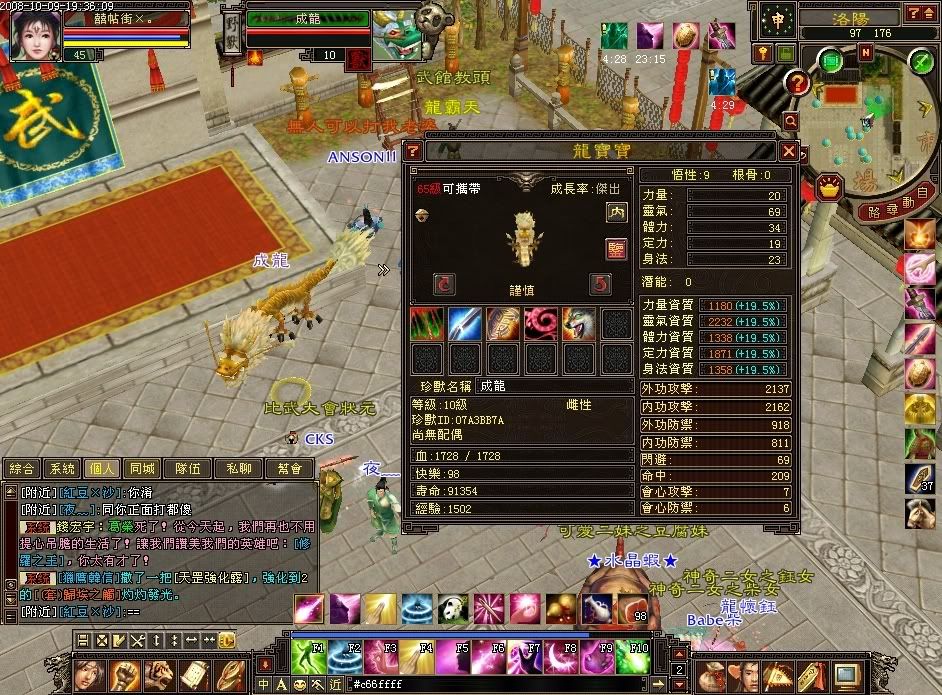Click the red 鑒 appraise button
Image resolution: width=942 pixels, height=695 pixels.
(616, 247)
